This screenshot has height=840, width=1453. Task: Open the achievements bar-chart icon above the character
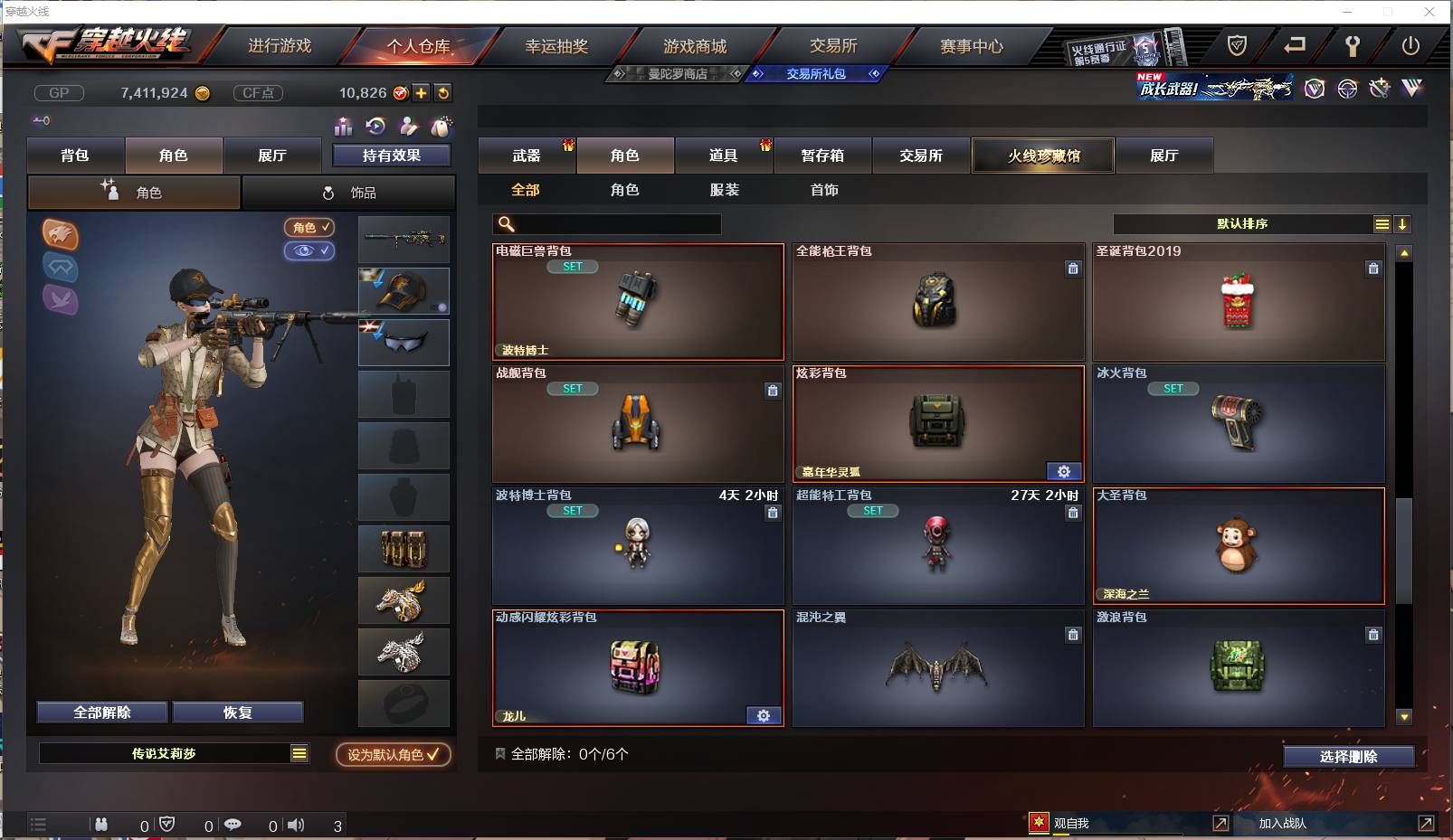point(344,127)
